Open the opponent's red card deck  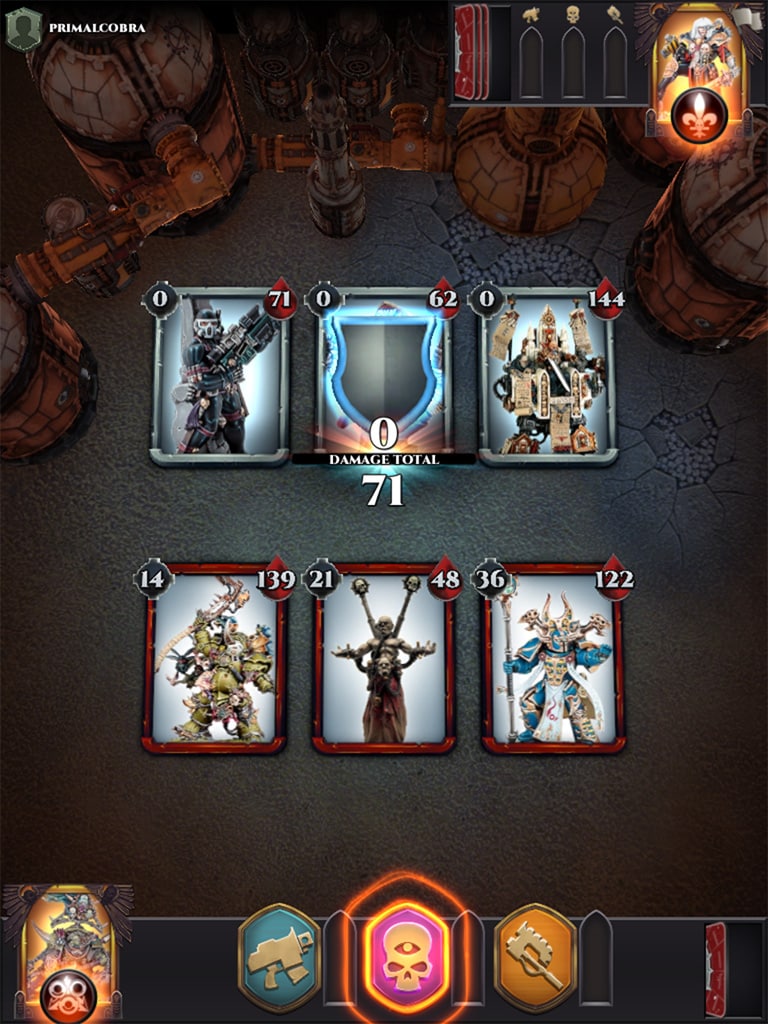(471, 52)
